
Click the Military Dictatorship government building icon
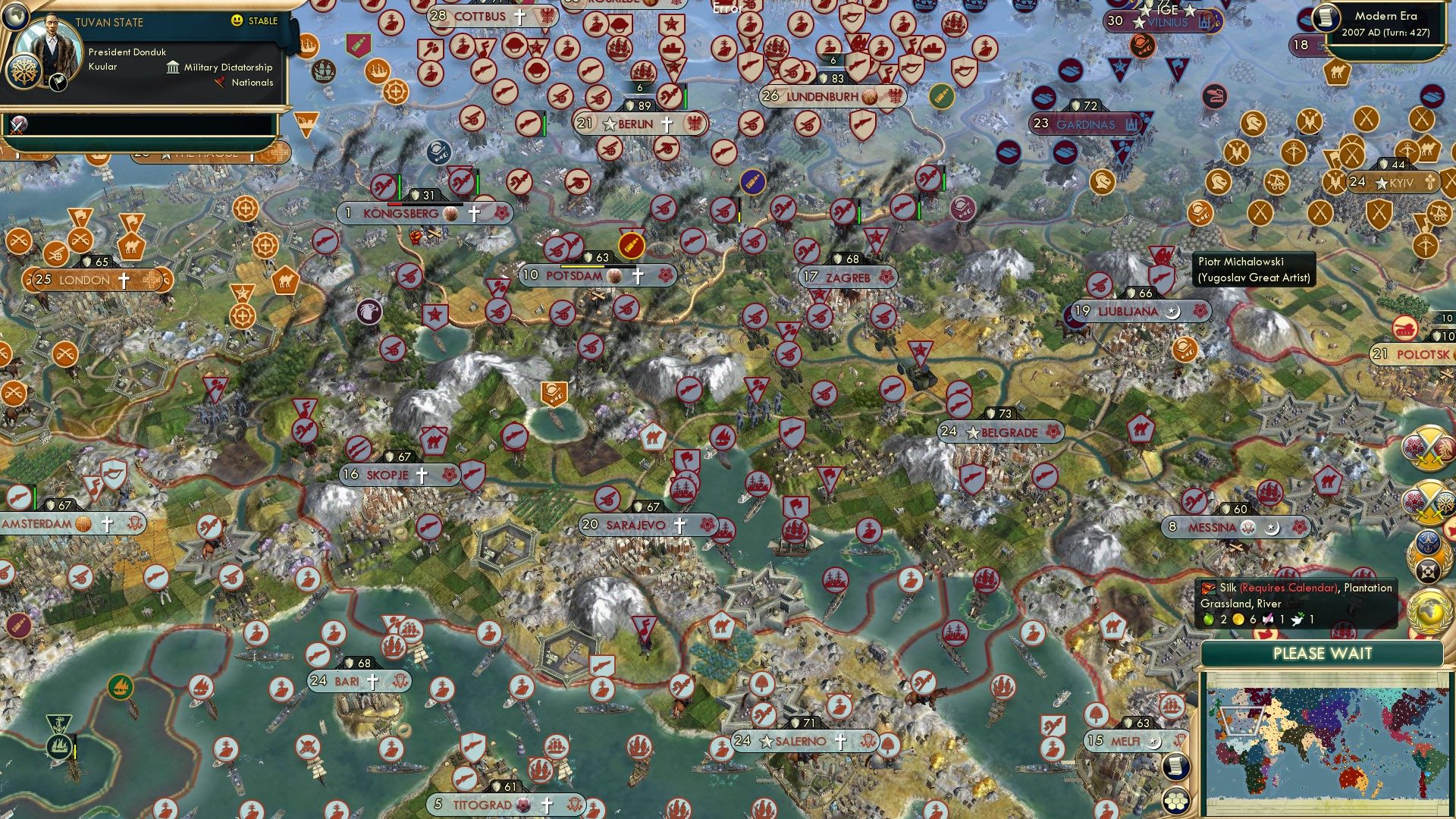click(x=173, y=69)
